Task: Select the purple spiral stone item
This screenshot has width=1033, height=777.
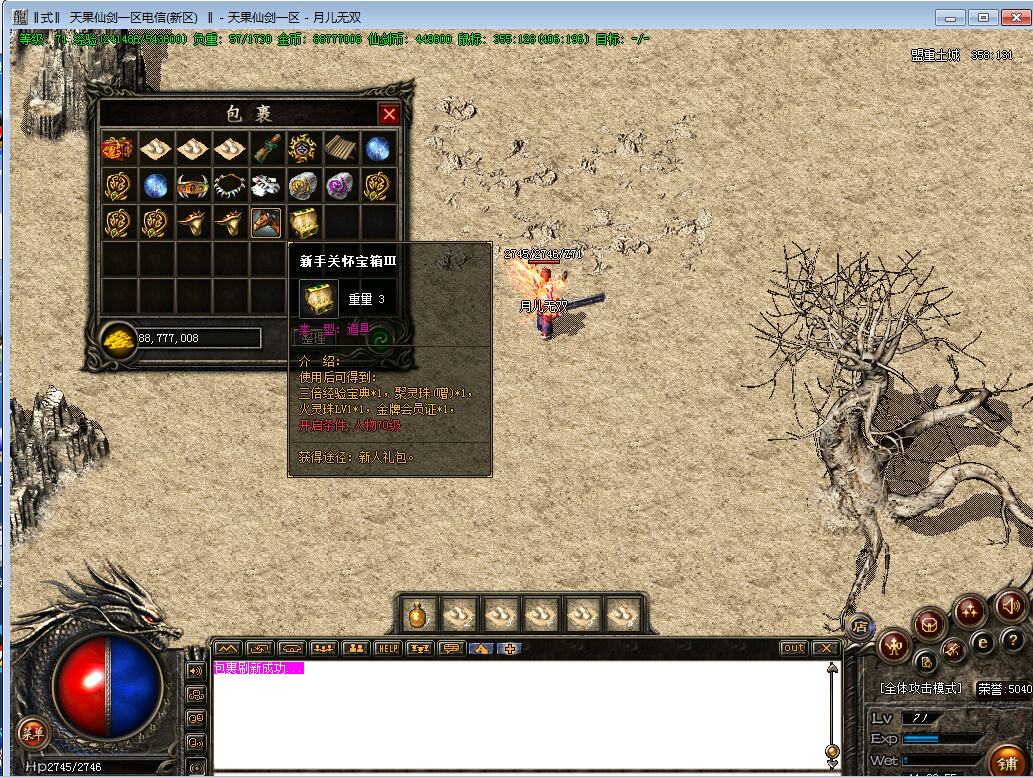Action: pos(339,186)
